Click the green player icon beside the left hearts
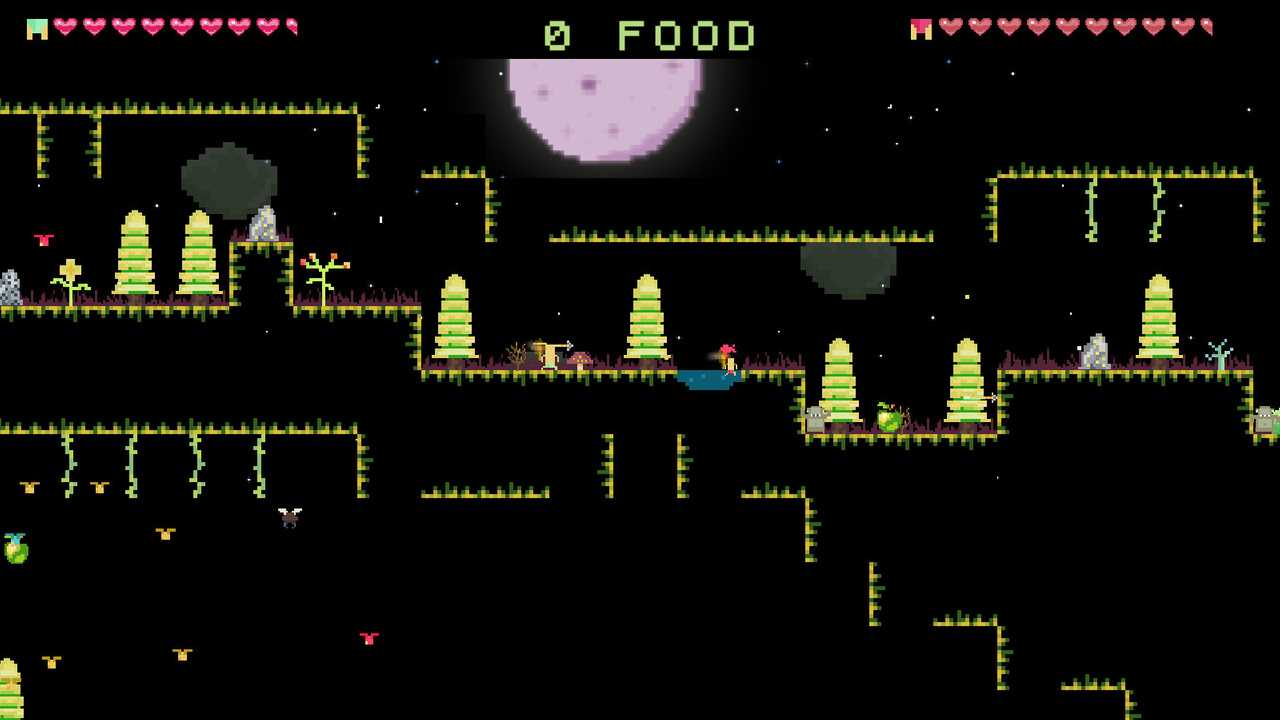This screenshot has height=720, width=1280. [x=37, y=29]
